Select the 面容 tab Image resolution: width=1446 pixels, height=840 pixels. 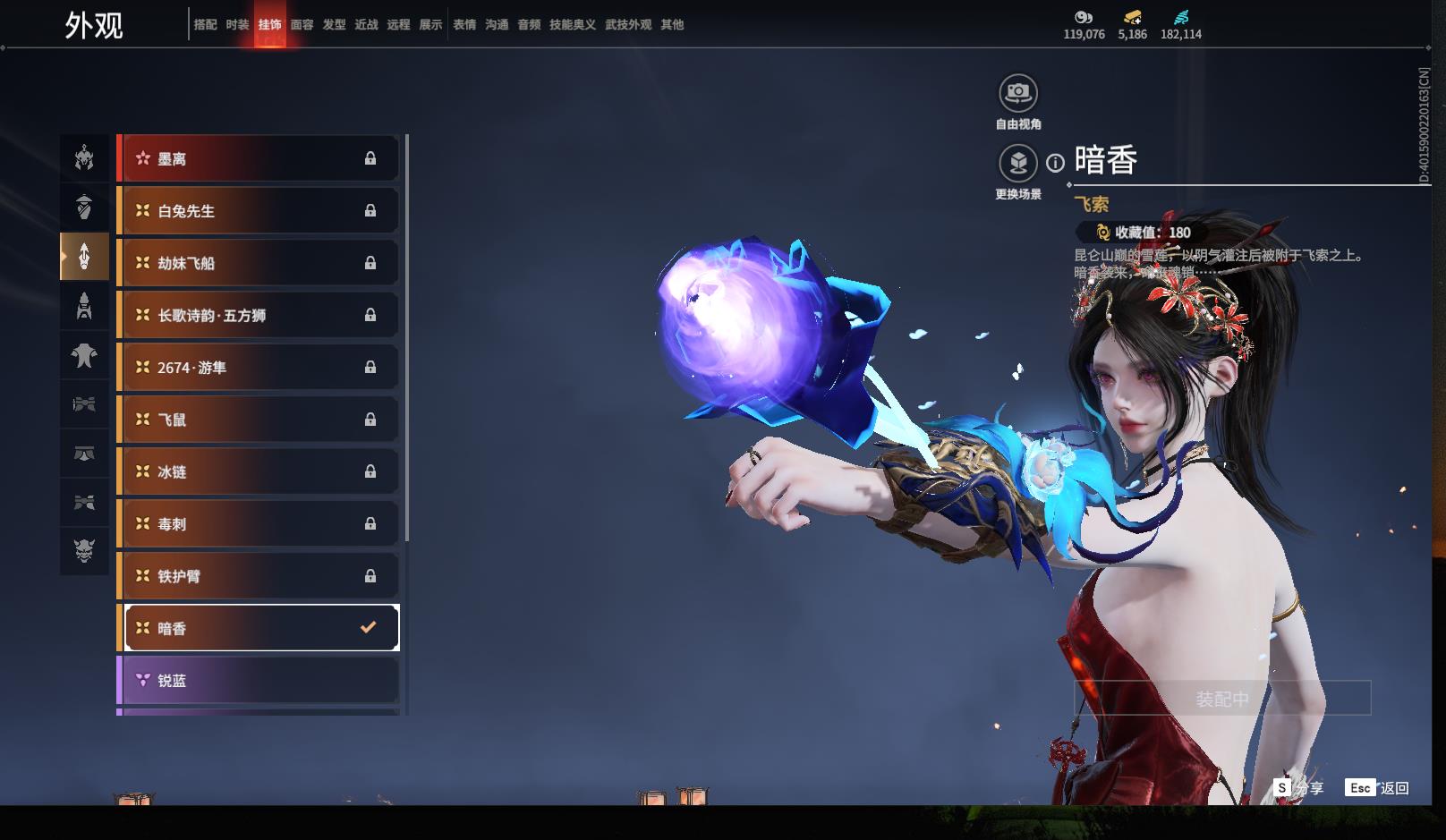click(302, 25)
